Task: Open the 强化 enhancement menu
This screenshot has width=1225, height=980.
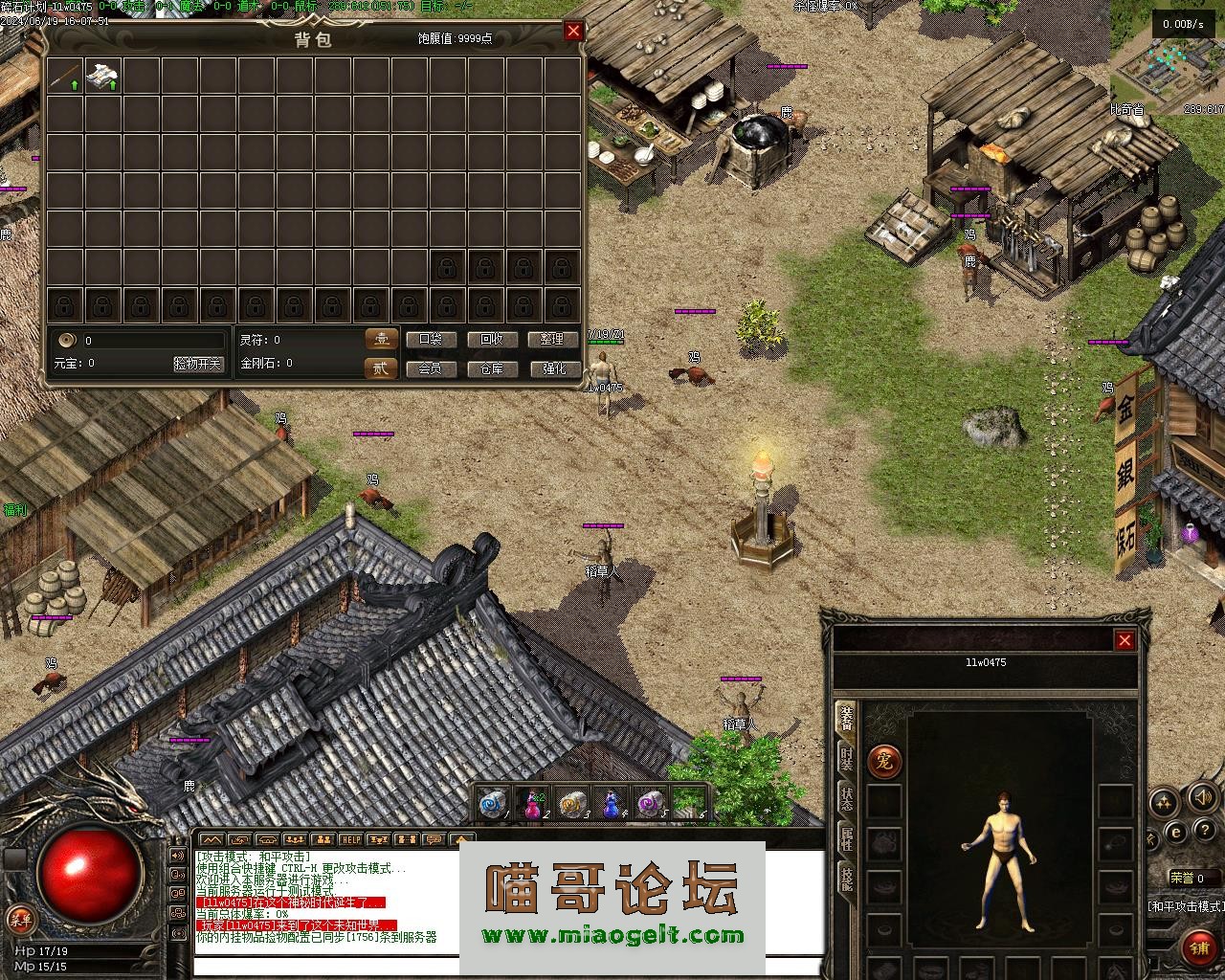Action: (x=553, y=368)
